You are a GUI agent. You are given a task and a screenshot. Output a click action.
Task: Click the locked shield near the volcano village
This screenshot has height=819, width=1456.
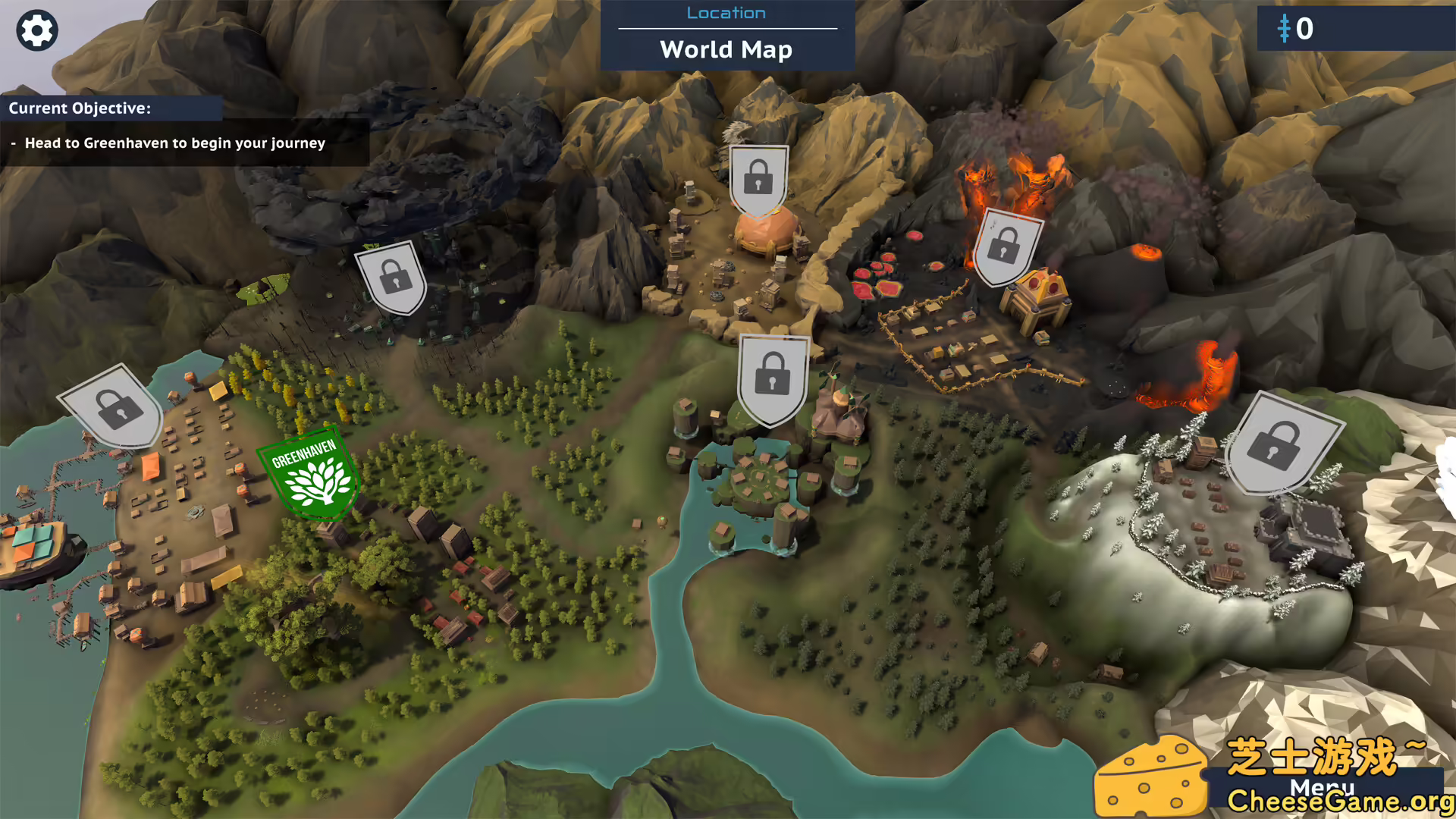tap(1006, 246)
